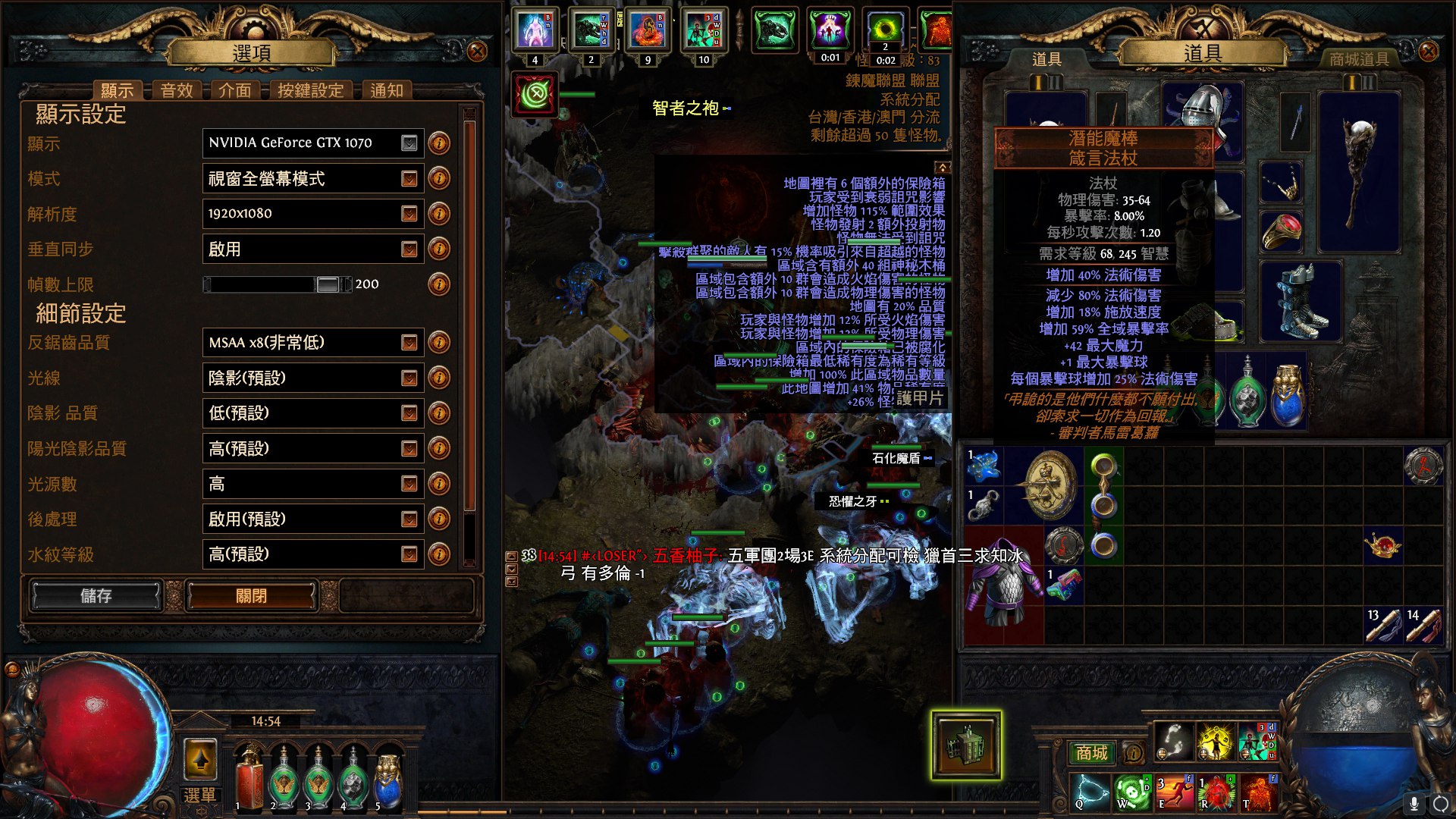The height and width of the screenshot is (819, 1456).
Task: Open the 商城 shop button
Action: (x=1091, y=753)
